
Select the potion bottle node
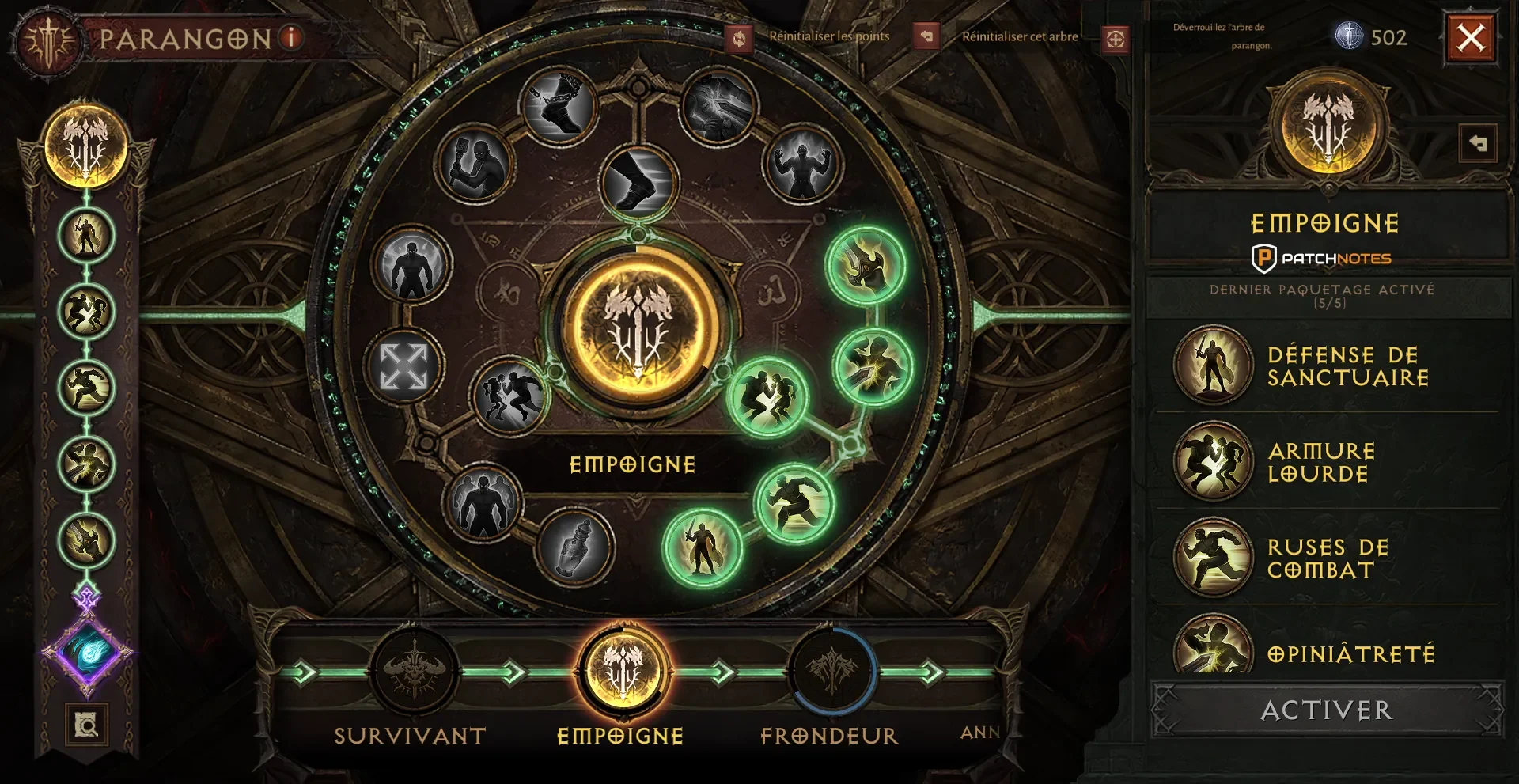coord(576,547)
